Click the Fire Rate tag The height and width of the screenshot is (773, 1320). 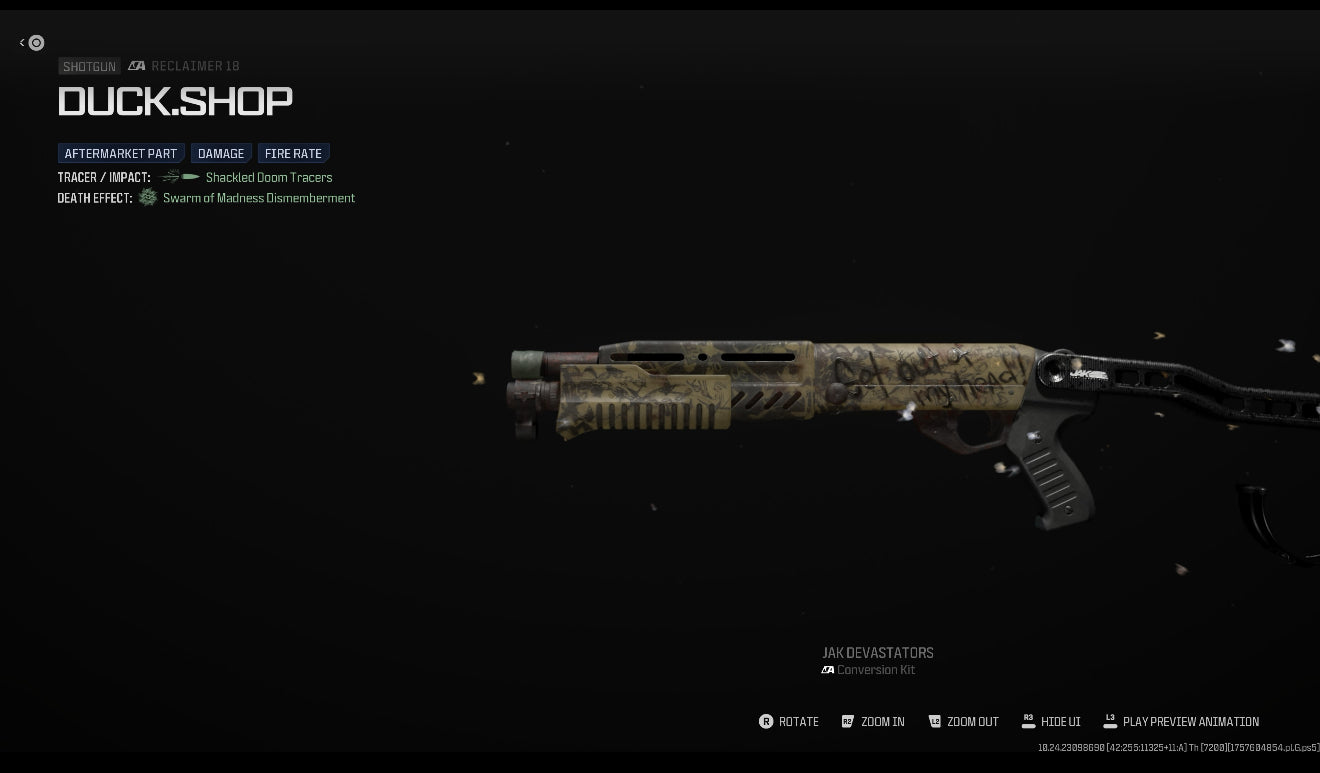tap(293, 154)
